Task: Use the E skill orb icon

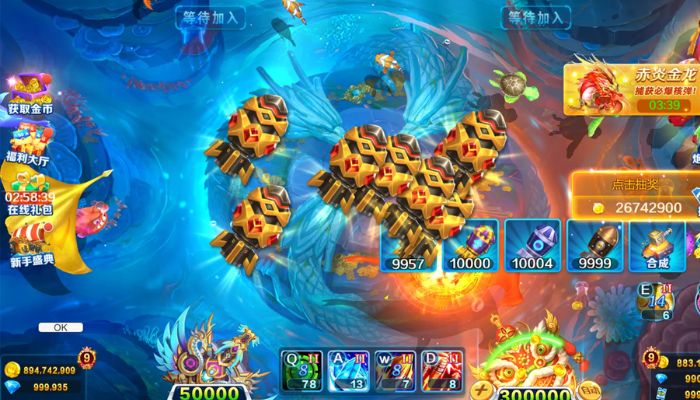Action: click(655, 300)
